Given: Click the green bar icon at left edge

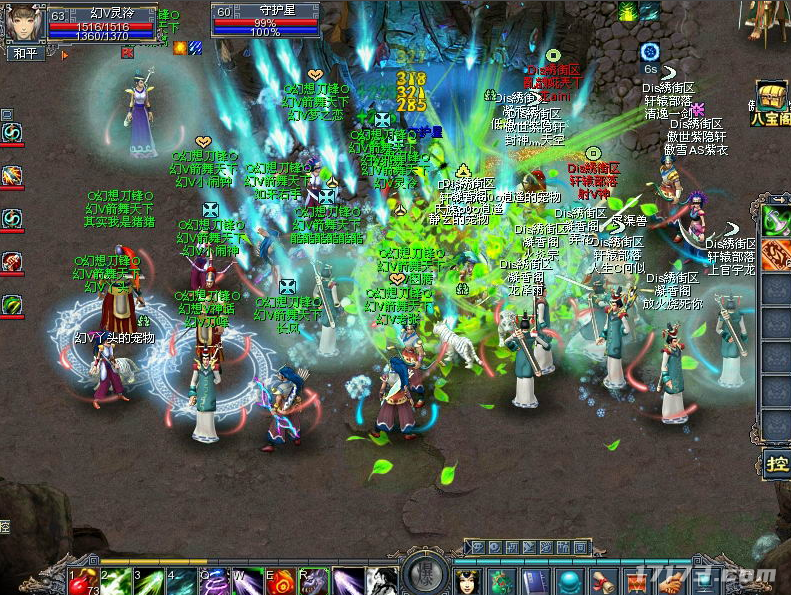Looking at the screenshot, I should pyautogui.click(x=12, y=304).
